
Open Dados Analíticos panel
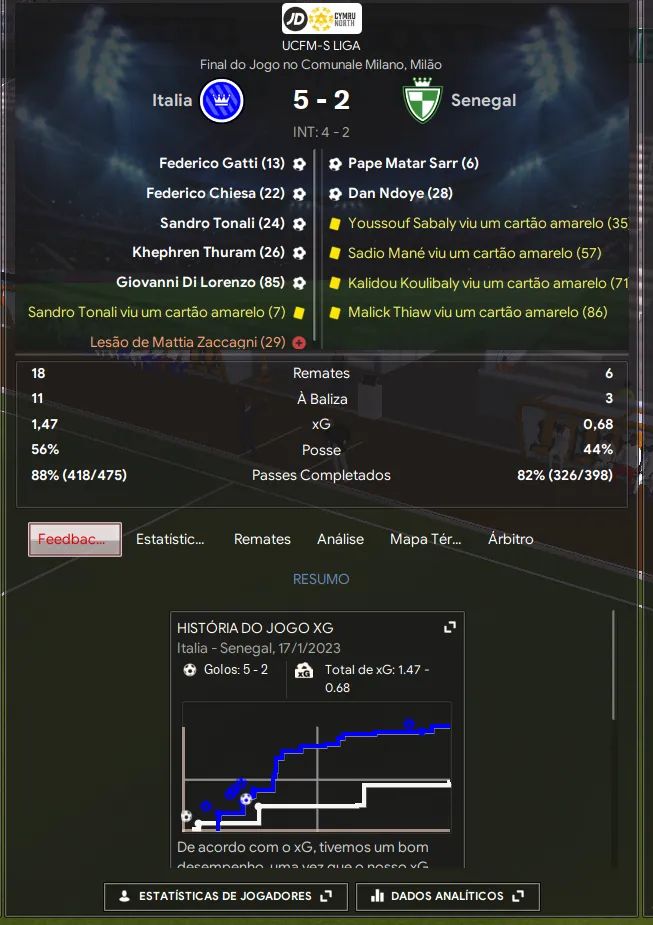pos(447,896)
